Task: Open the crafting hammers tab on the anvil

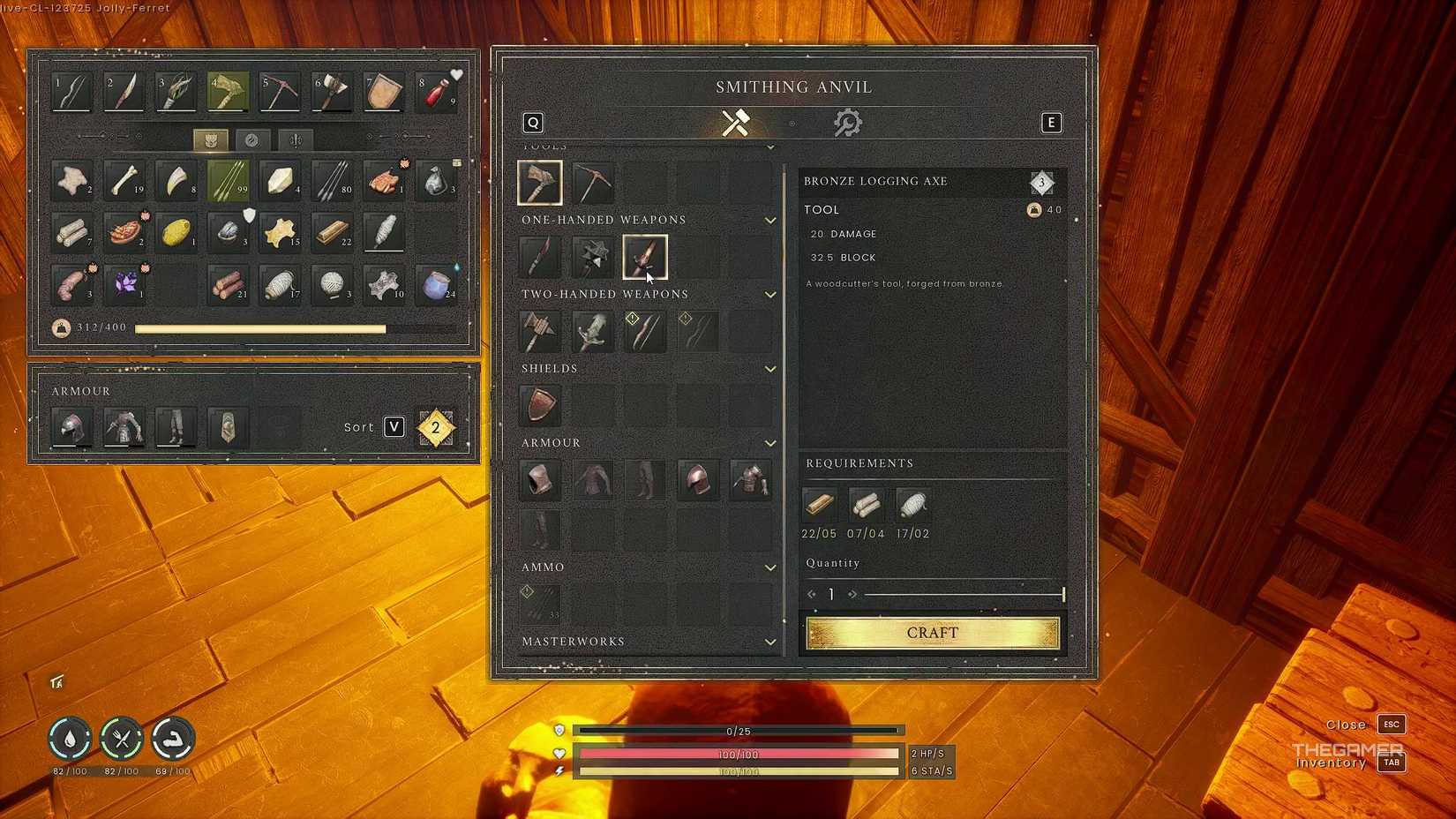Action: click(x=735, y=123)
